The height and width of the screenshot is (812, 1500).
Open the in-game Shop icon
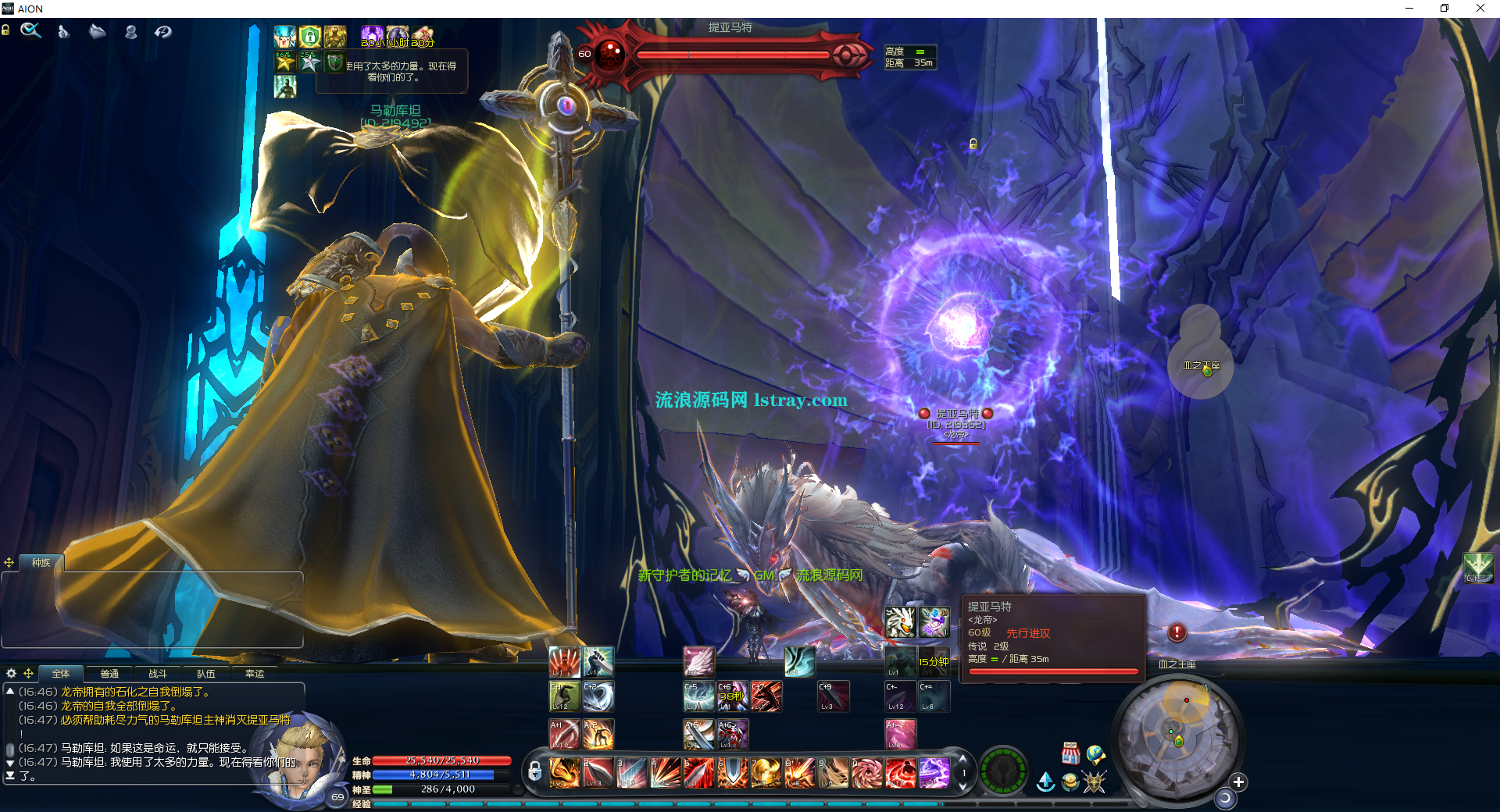point(1070,753)
